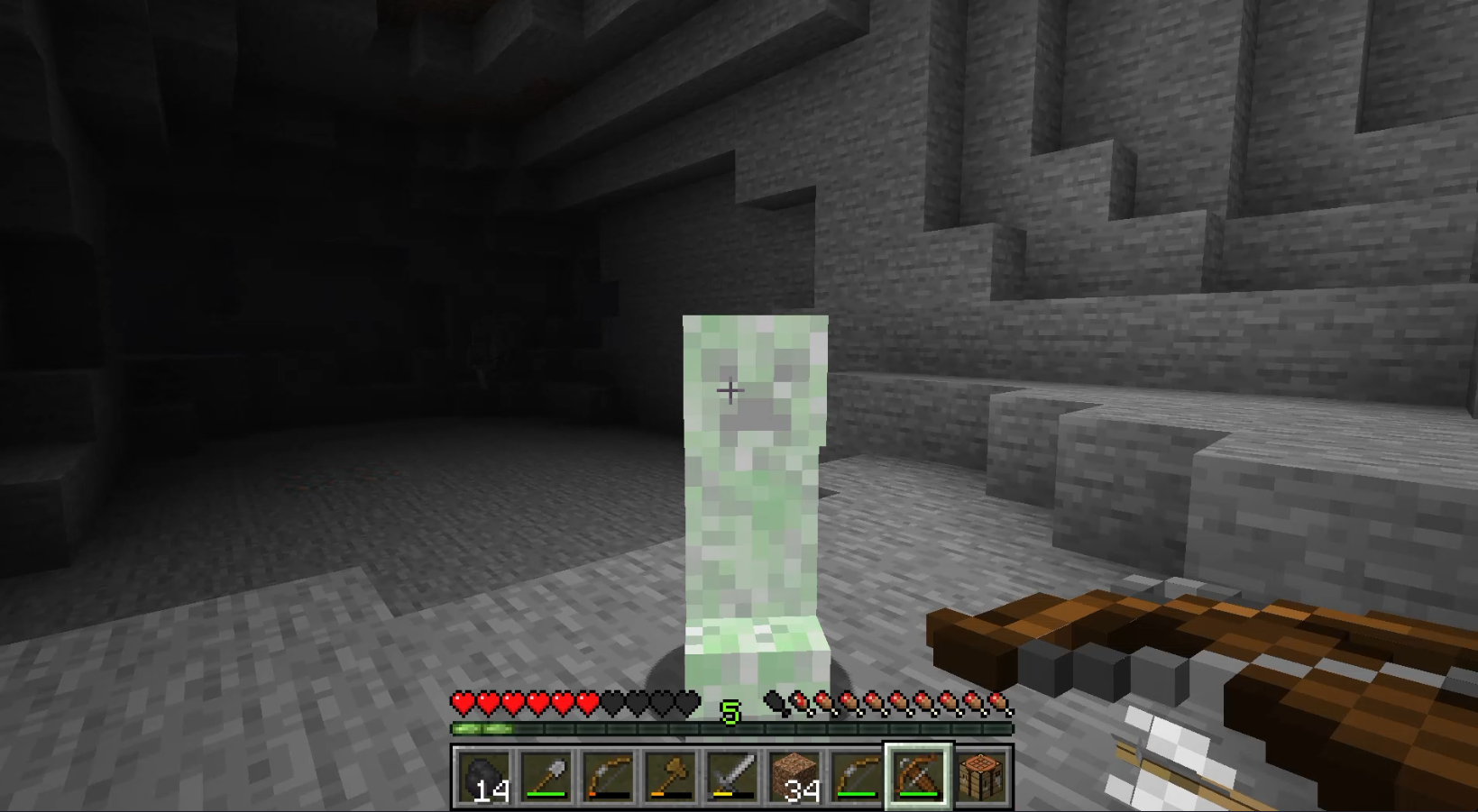The image size is (1478, 812).
Task: Click the item count 34 on the dirt
Action: [800, 789]
